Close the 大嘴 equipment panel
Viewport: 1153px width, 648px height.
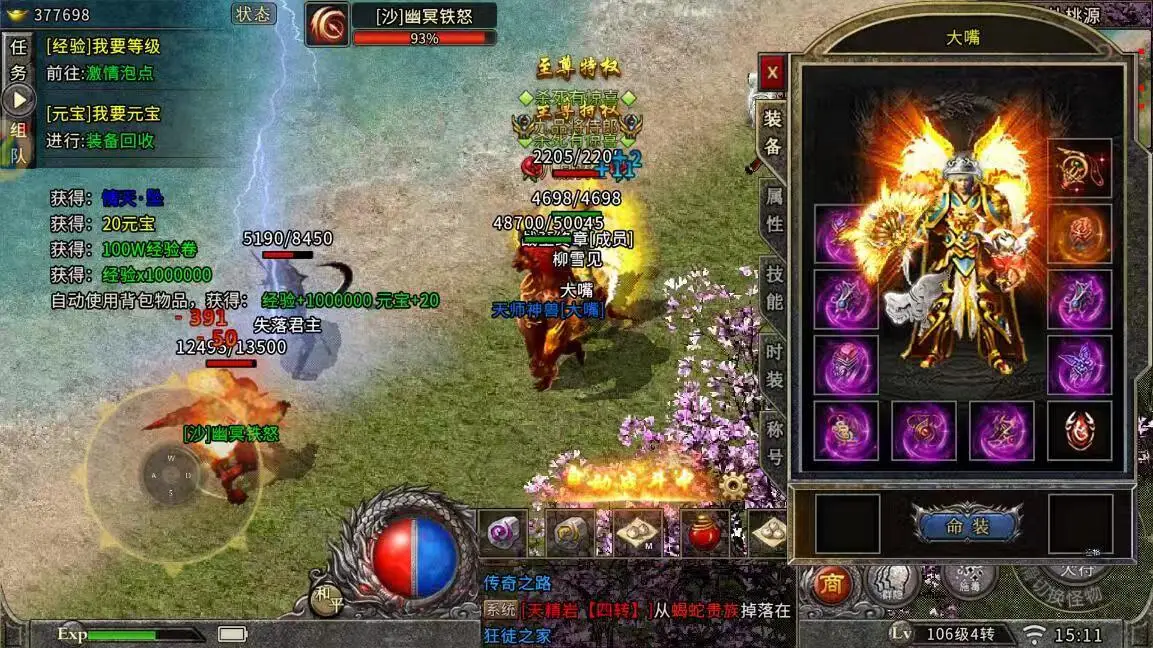point(772,72)
